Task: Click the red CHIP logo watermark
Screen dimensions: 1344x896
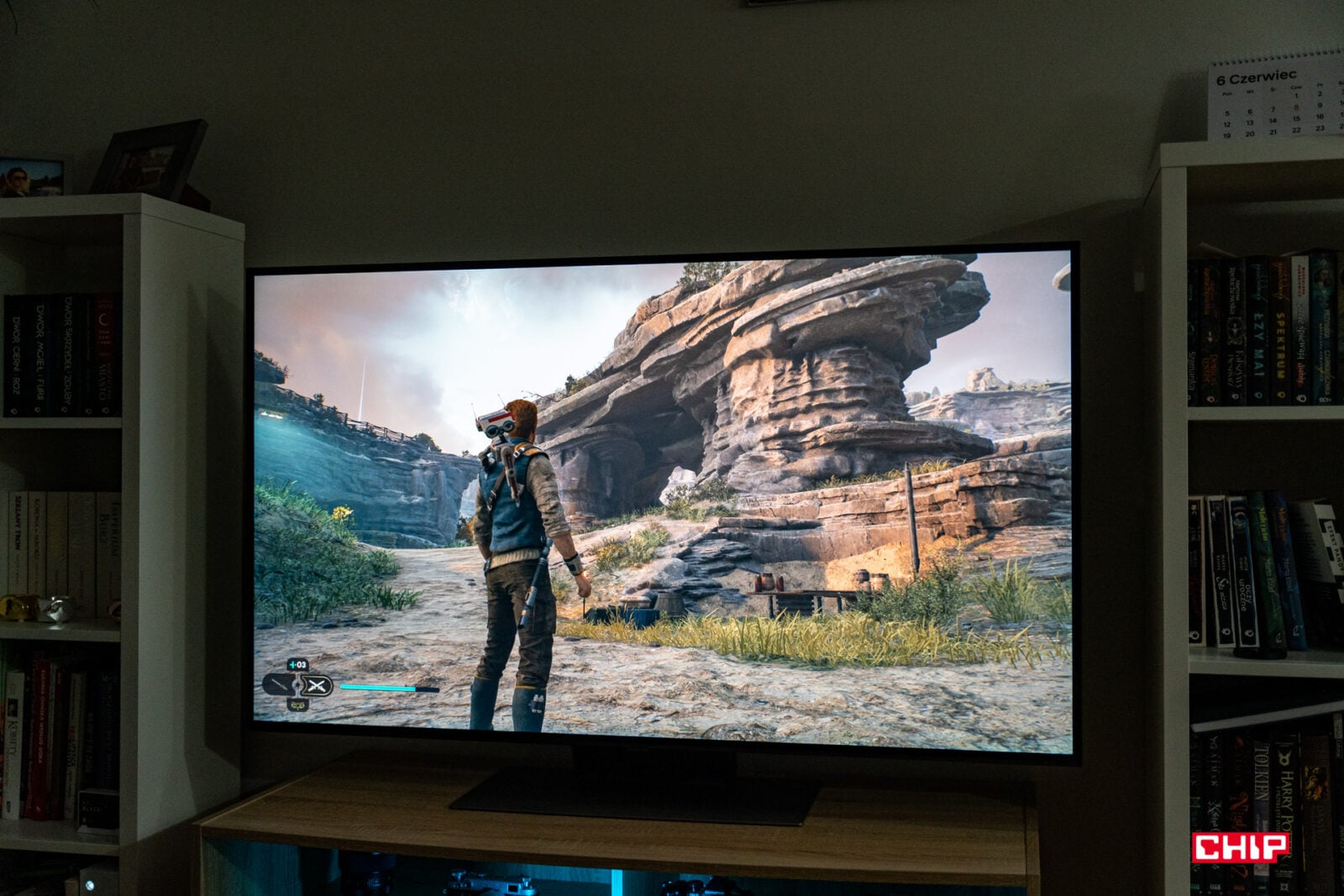Action: pyautogui.click(x=1240, y=847)
